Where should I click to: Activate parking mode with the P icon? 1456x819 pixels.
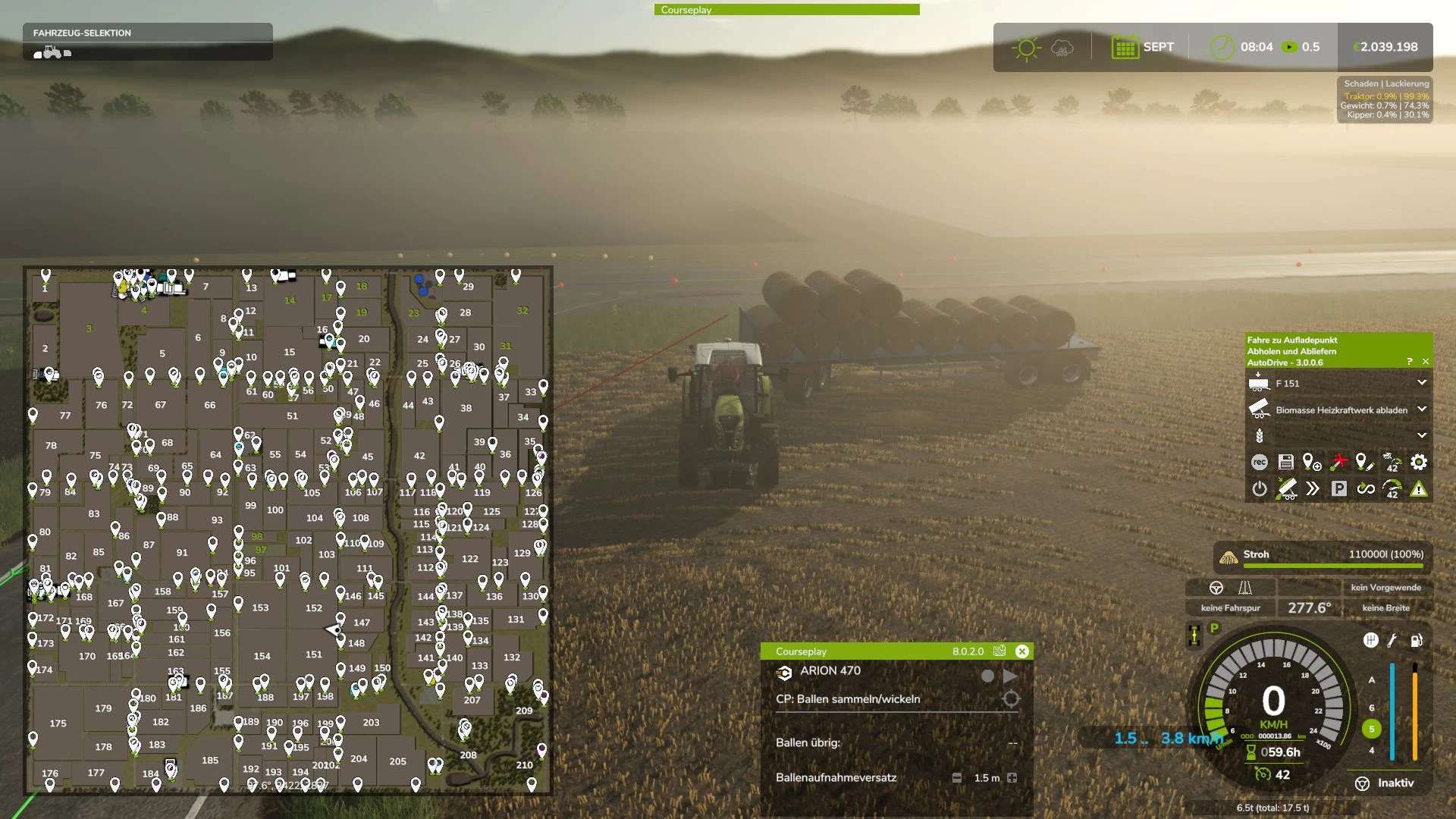[1339, 489]
